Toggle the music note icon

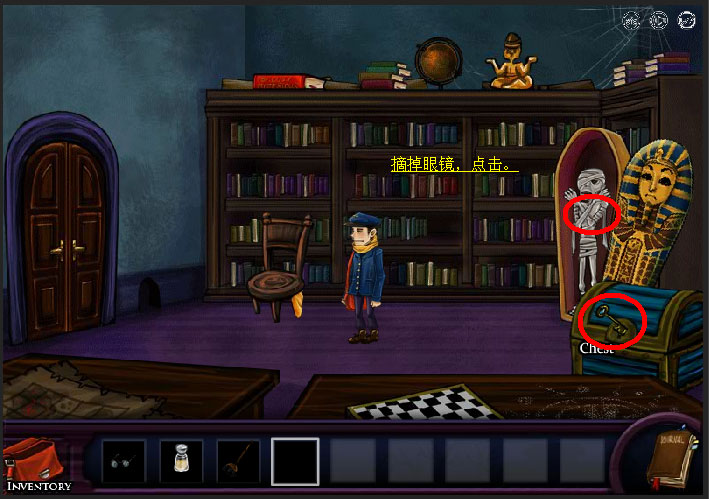click(x=686, y=19)
